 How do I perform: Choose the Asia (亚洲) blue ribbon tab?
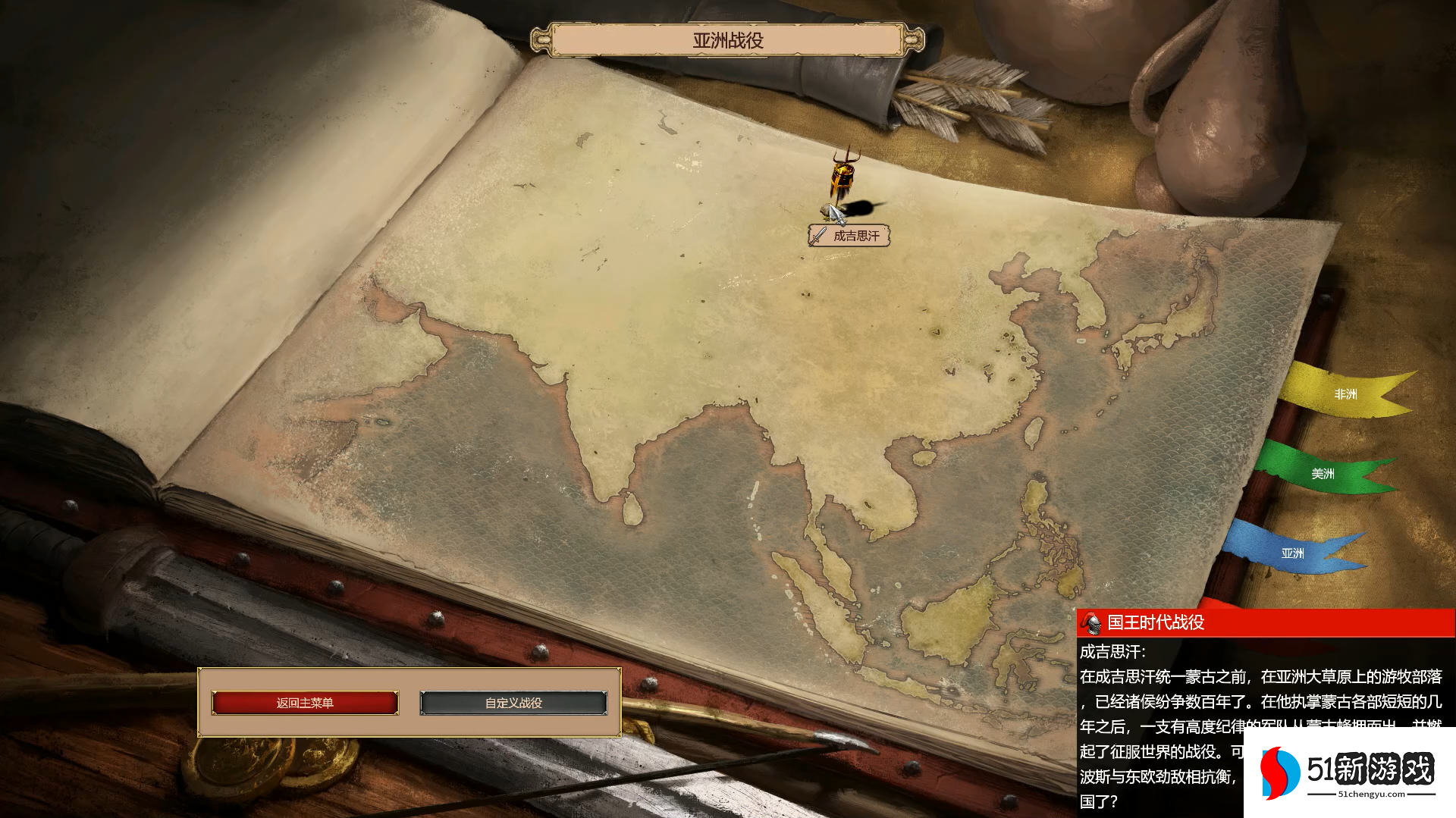coord(1292,553)
